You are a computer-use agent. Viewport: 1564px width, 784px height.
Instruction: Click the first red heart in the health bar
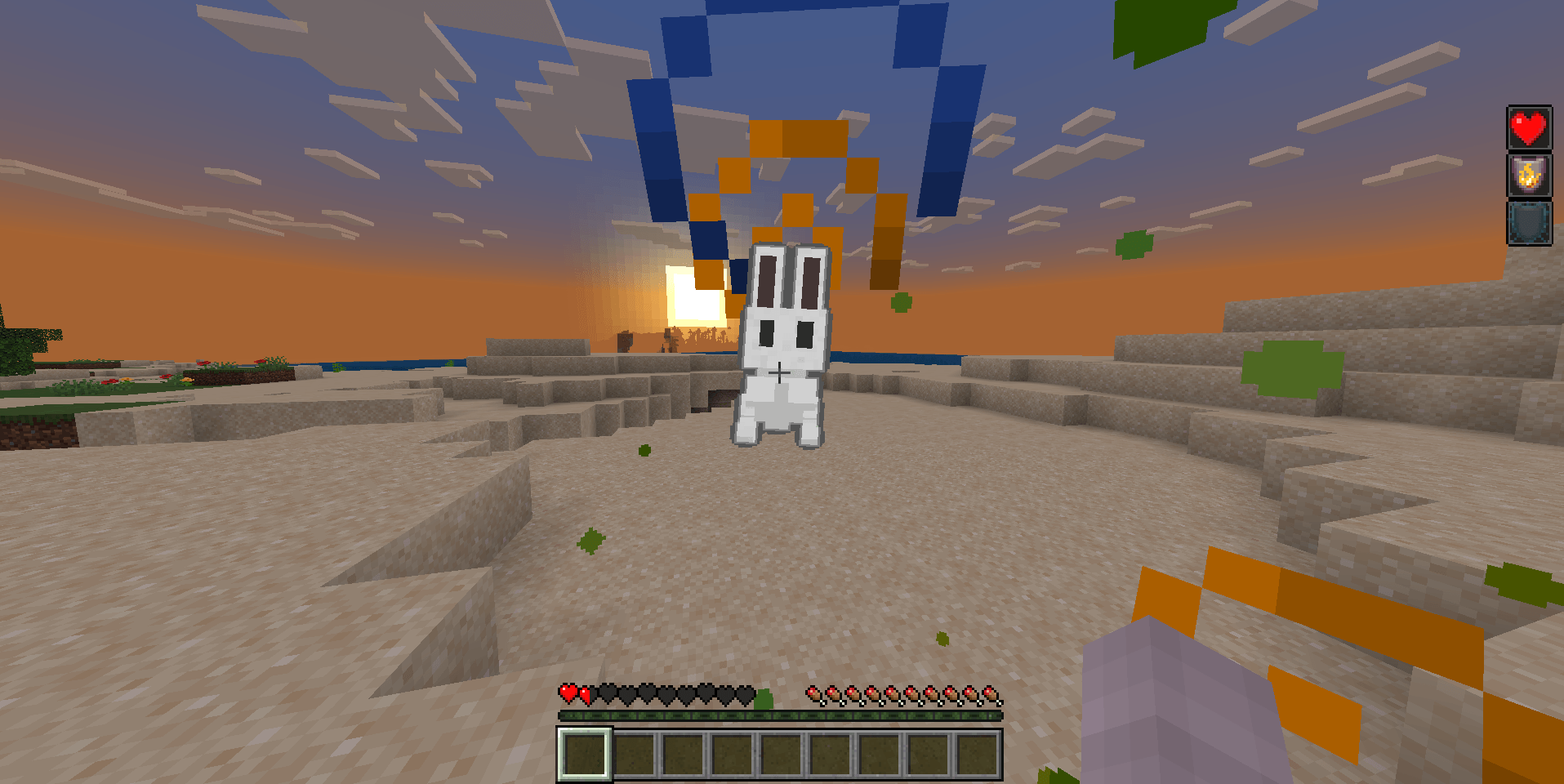(x=568, y=693)
